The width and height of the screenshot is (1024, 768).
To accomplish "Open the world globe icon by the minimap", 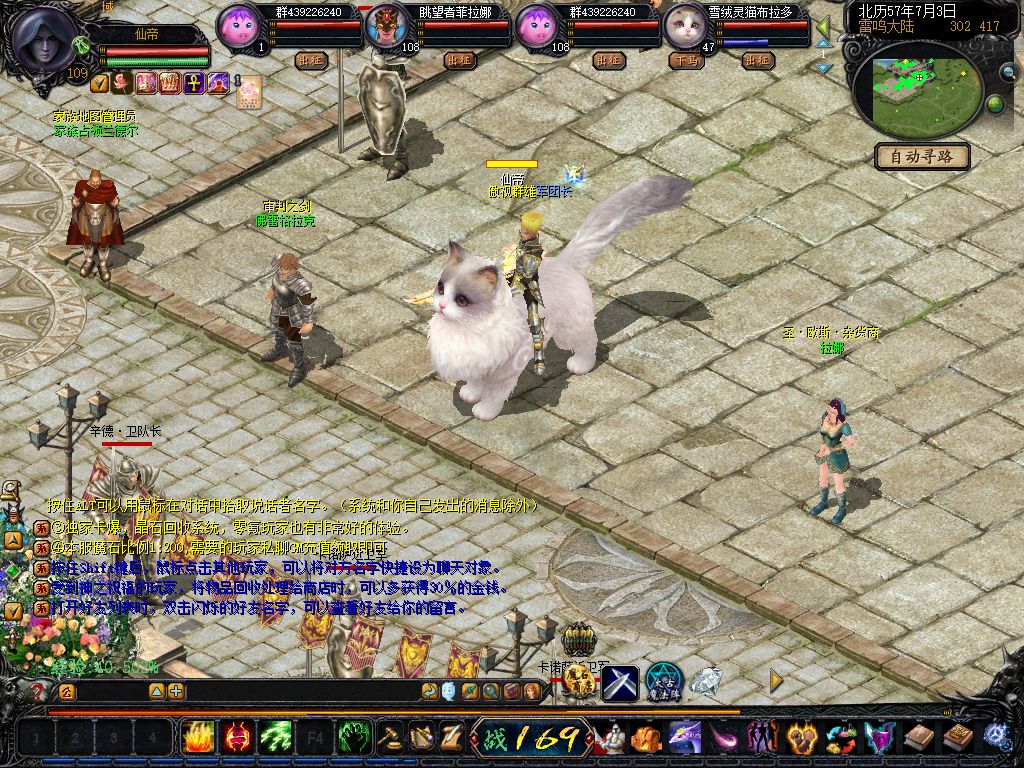I will 995,104.
